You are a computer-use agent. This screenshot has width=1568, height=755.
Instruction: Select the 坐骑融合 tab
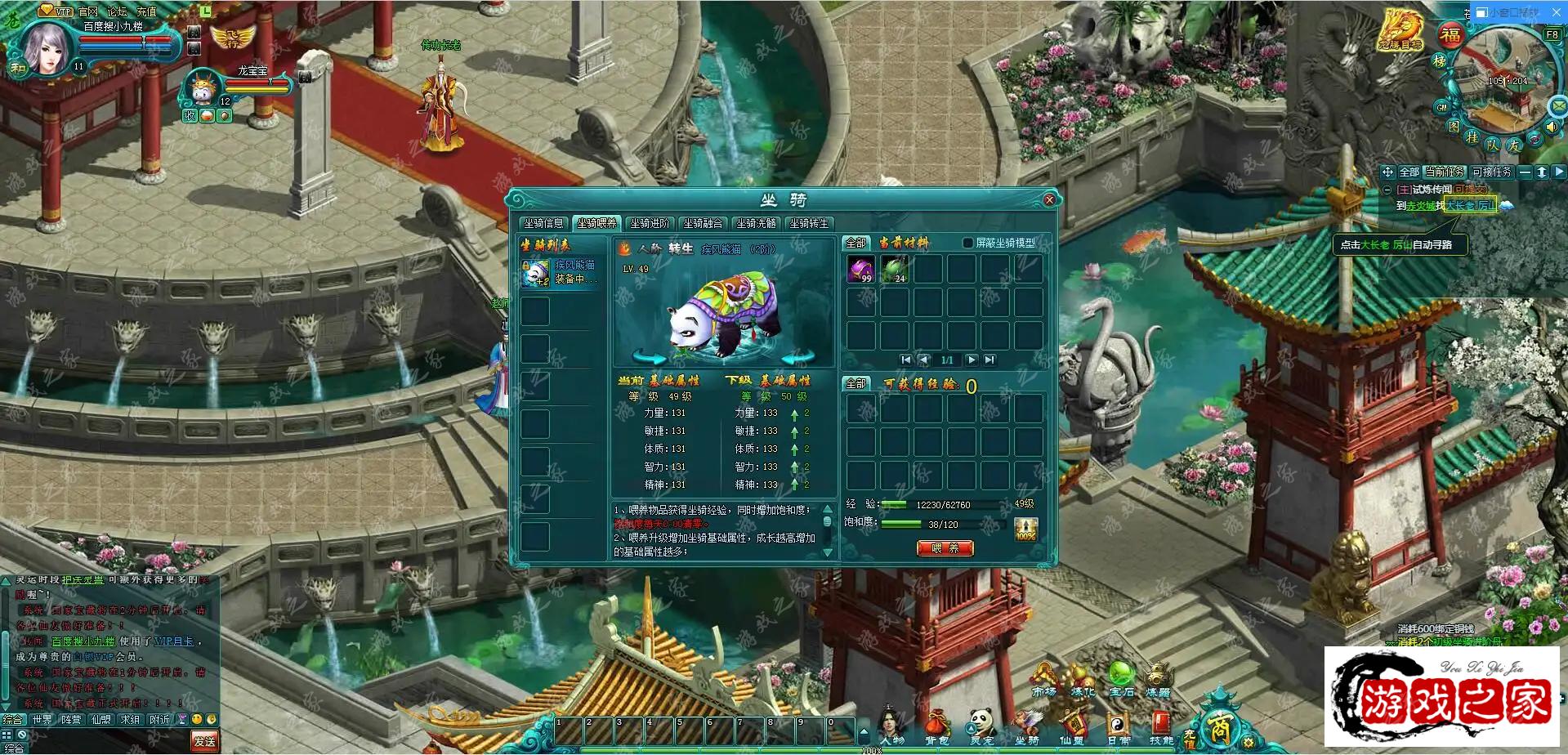pyautogui.click(x=703, y=223)
